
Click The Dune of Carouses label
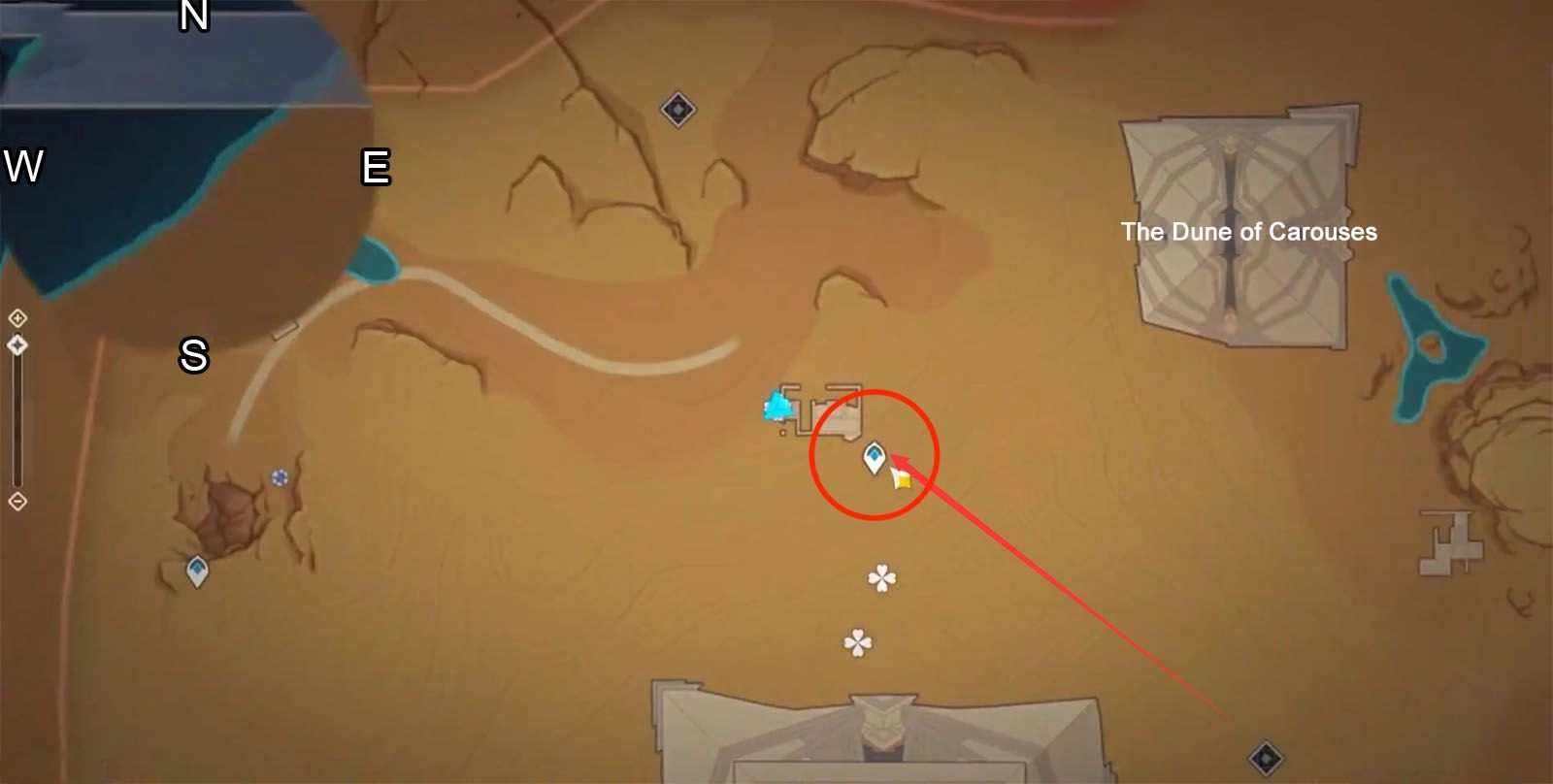(1248, 232)
